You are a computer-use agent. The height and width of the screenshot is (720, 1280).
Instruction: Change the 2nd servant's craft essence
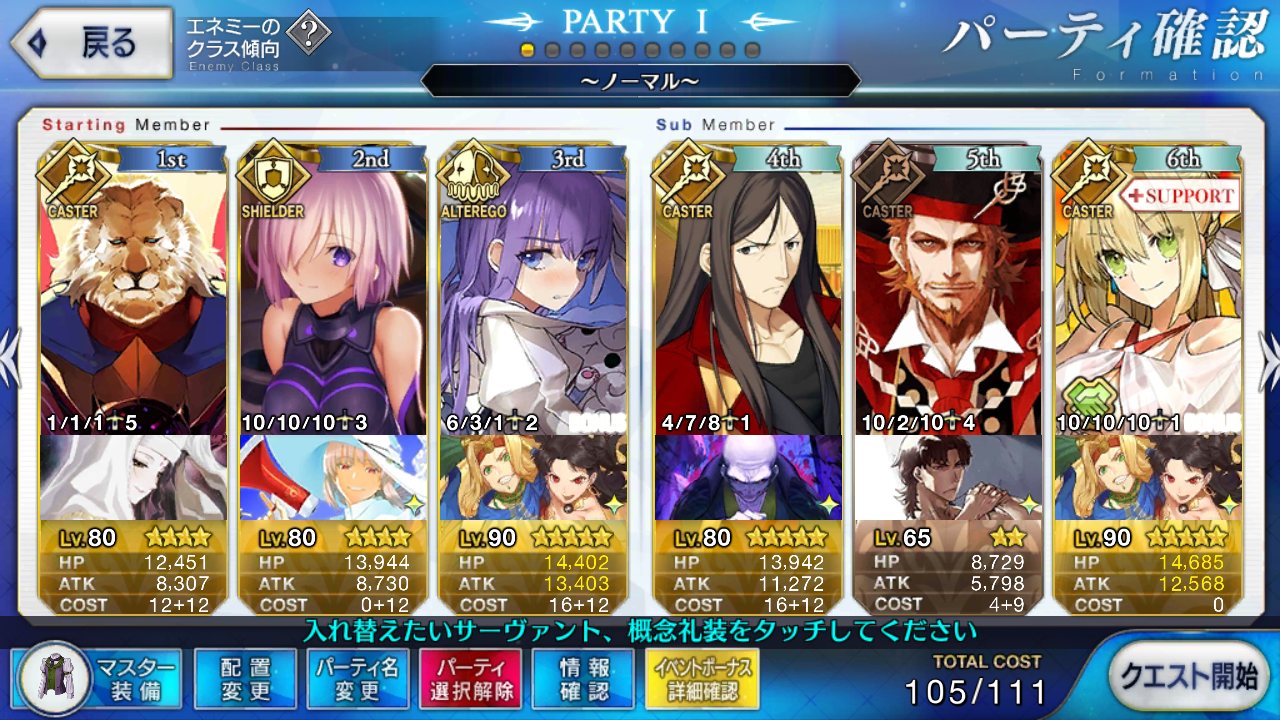(334, 478)
